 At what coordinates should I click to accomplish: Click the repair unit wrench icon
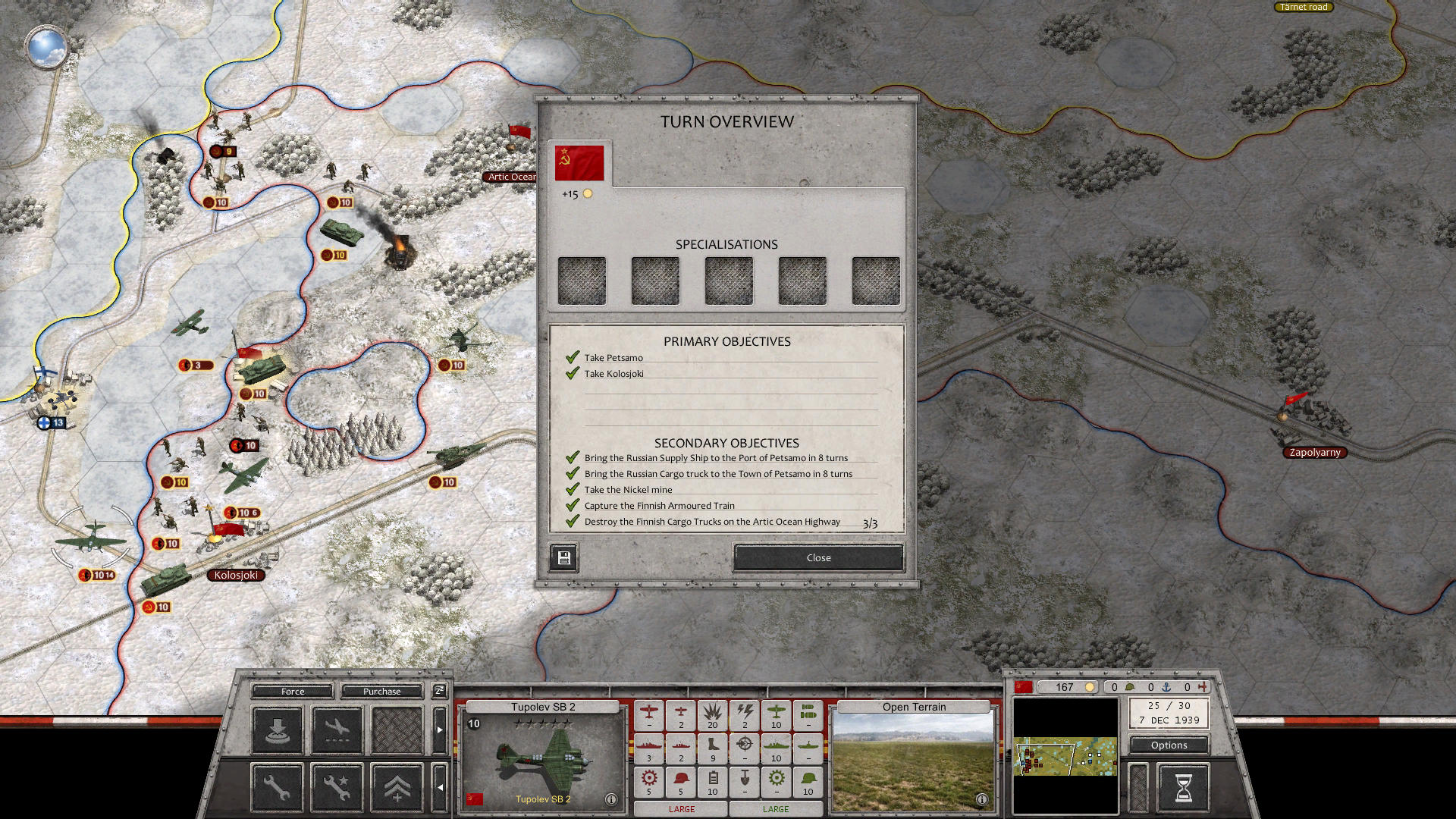(277, 787)
